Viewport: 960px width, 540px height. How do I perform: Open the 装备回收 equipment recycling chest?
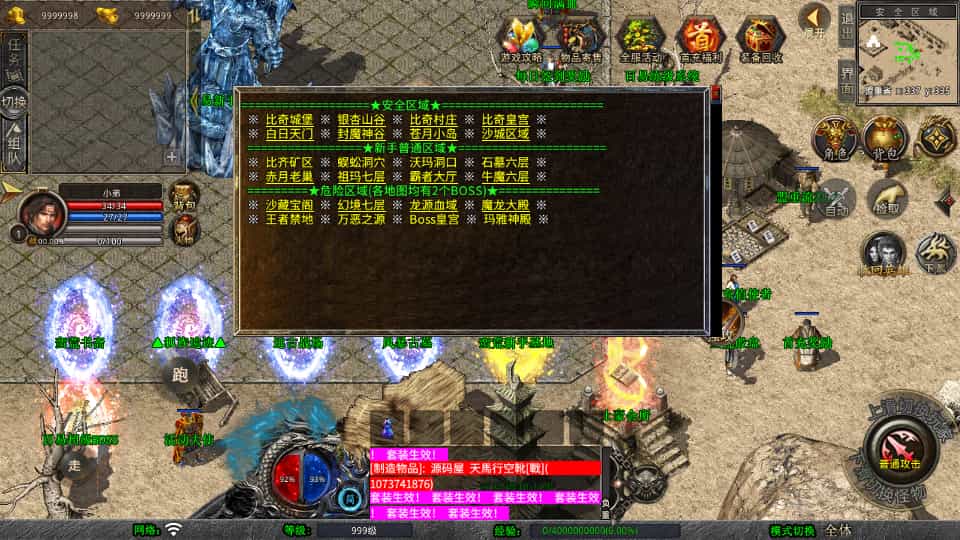(760, 40)
